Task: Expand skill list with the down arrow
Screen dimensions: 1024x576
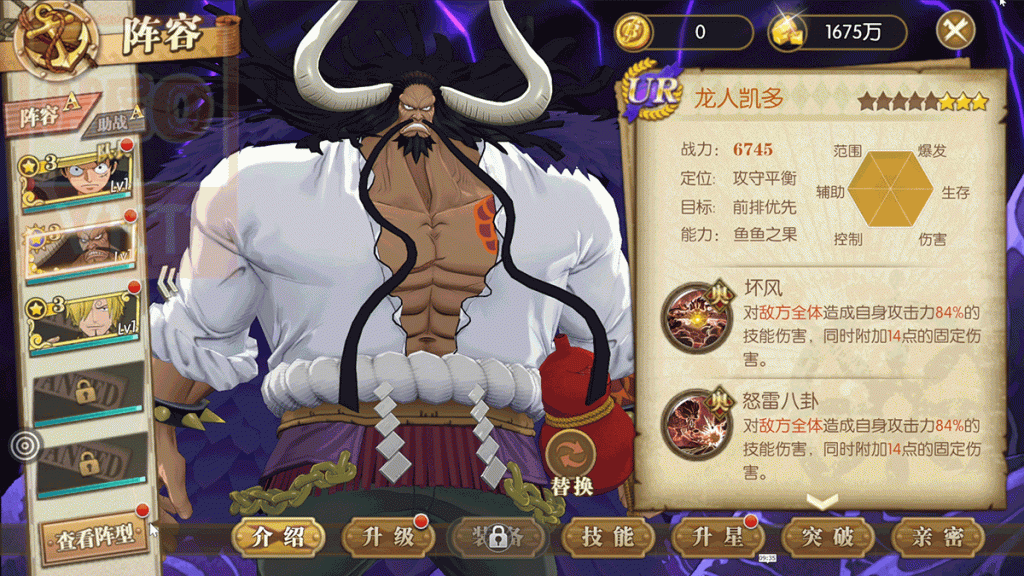Action: point(820,500)
